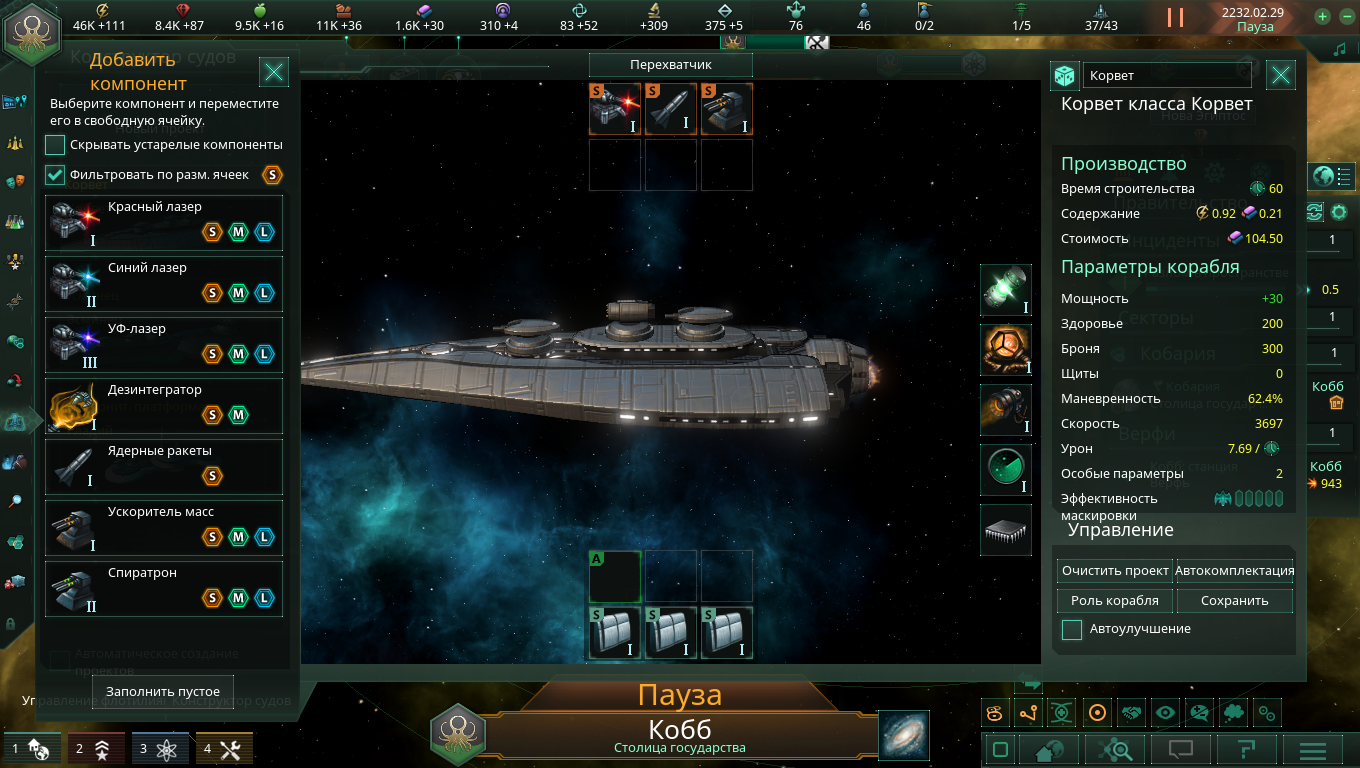Screen dimensions: 1360x768
Task: Click the Заполнить пустое button
Action: tap(162, 691)
